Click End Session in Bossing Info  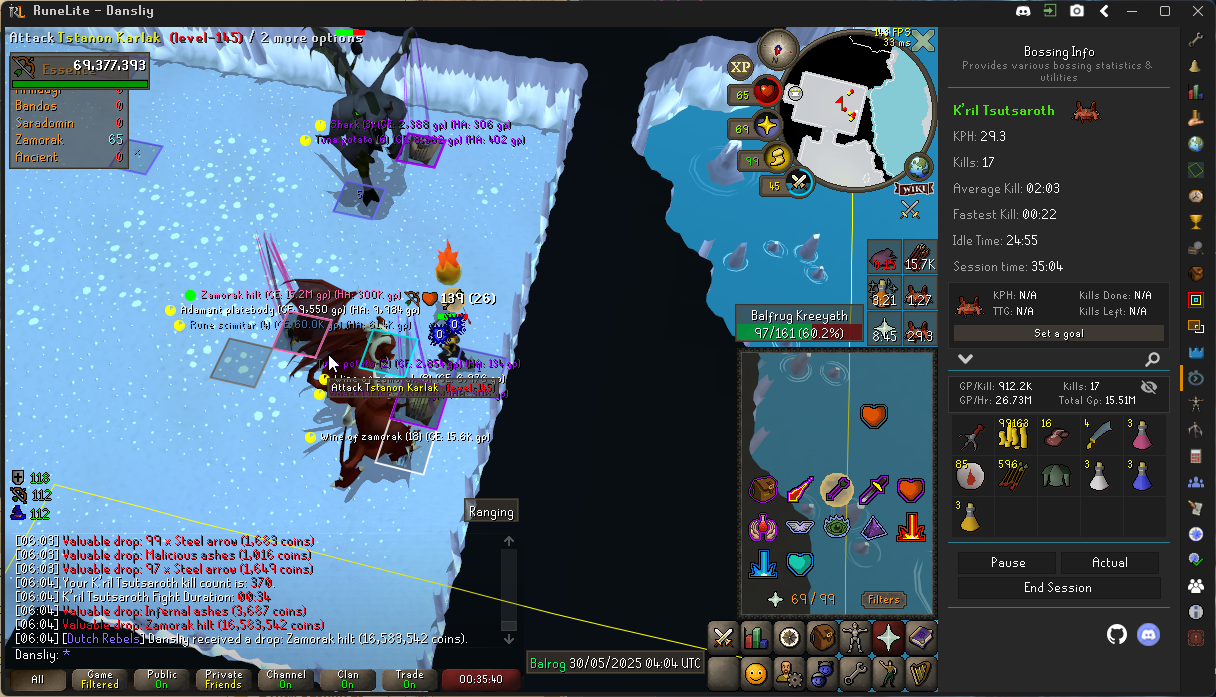point(1058,588)
